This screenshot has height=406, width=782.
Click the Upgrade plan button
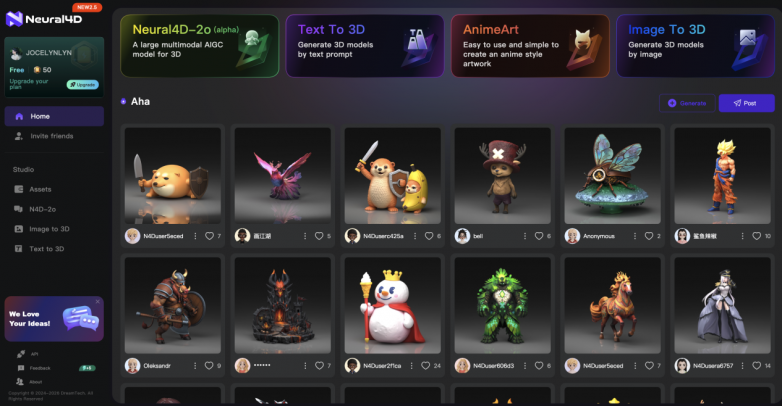coord(82,84)
